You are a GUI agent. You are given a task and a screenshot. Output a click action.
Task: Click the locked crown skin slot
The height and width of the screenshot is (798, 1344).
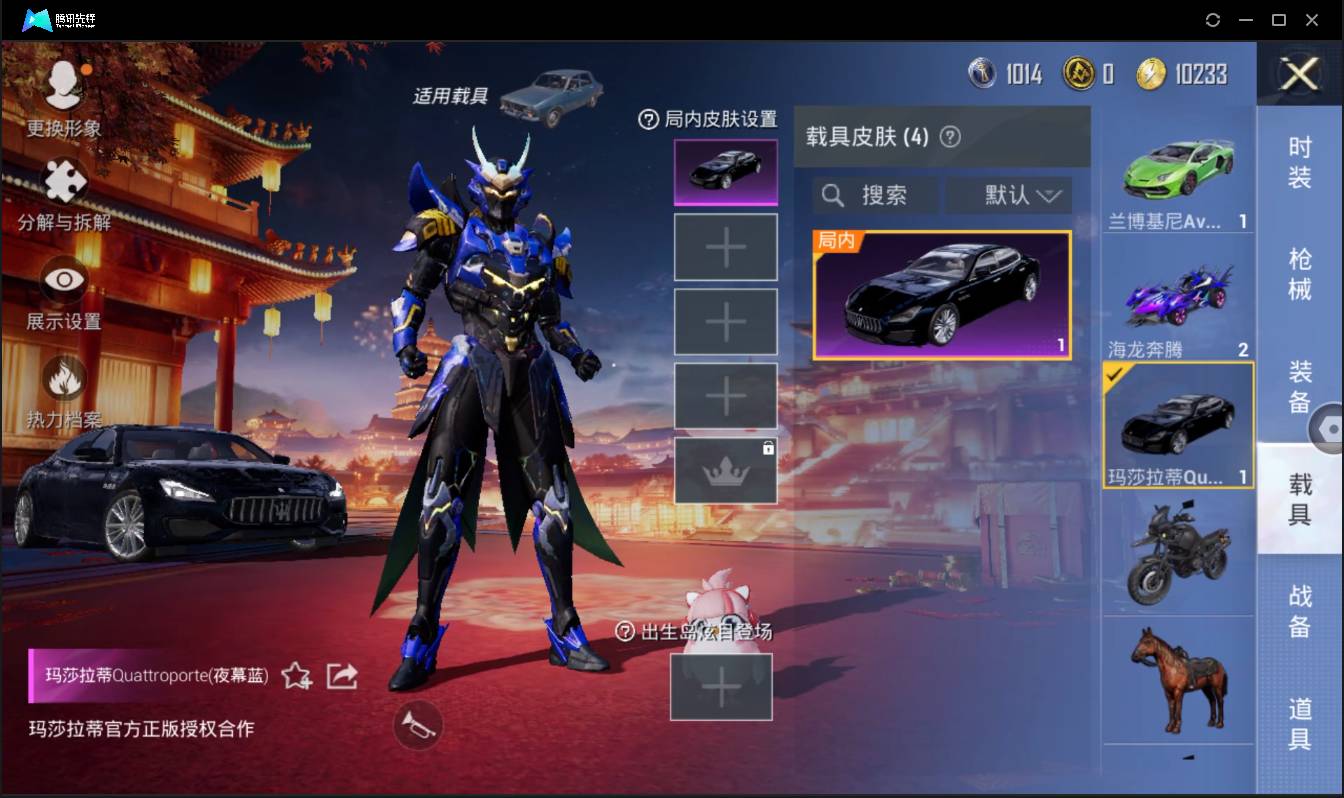[x=725, y=468]
